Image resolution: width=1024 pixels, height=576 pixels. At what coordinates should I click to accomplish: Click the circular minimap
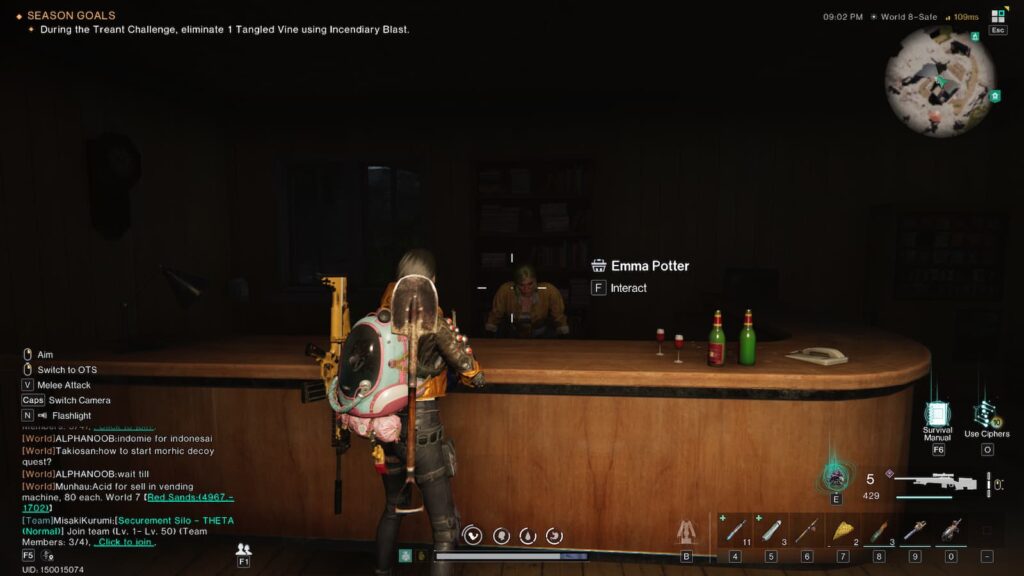click(x=940, y=82)
